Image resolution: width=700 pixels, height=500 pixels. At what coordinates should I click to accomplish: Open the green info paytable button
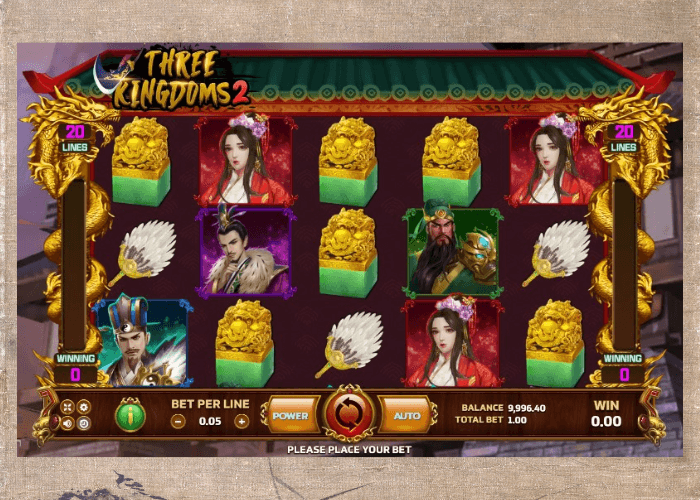point(130,415)
